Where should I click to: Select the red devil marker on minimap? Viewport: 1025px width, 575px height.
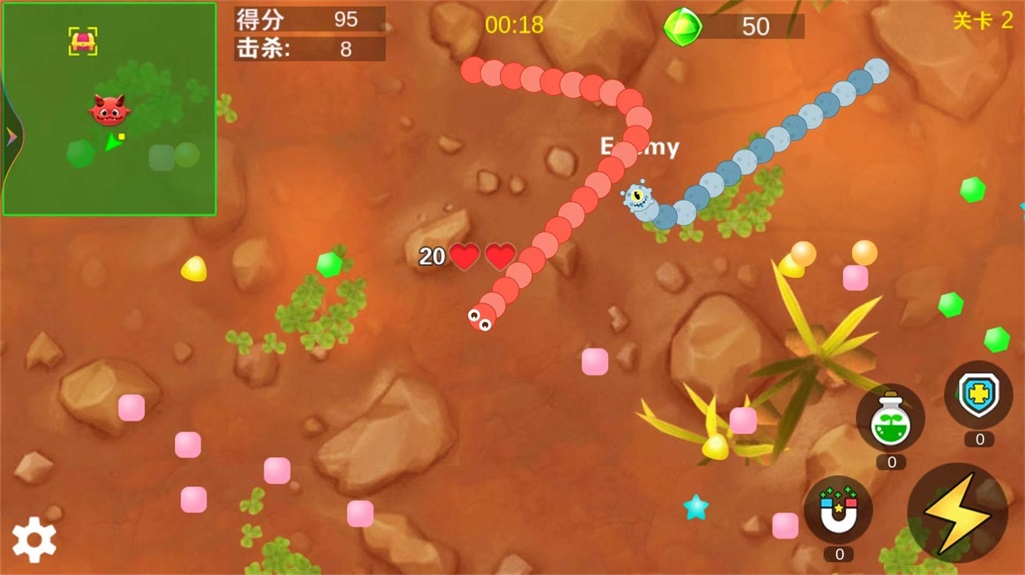pos(108,109)
